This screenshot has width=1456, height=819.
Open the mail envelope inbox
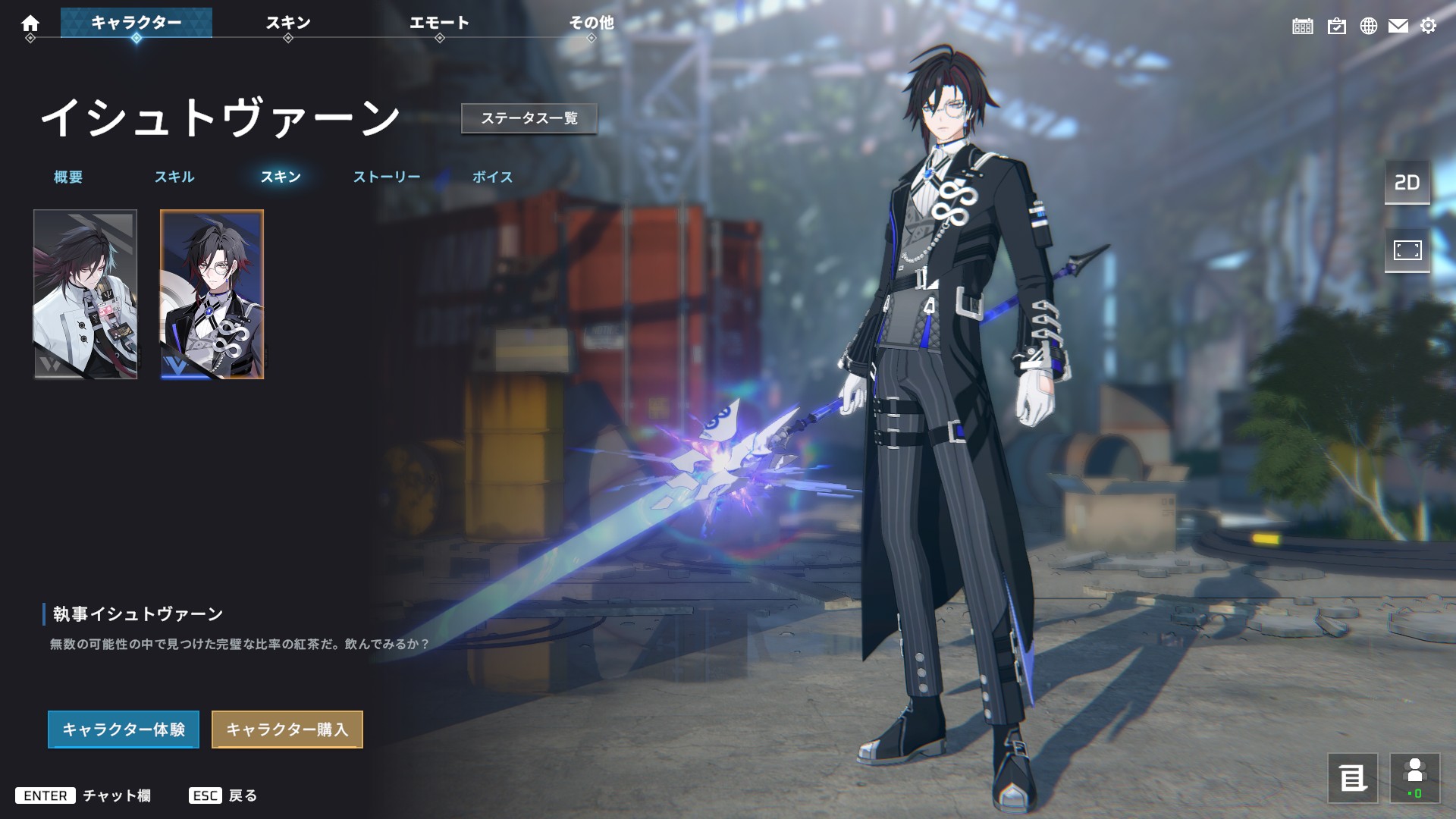[x=1398, y=27]
